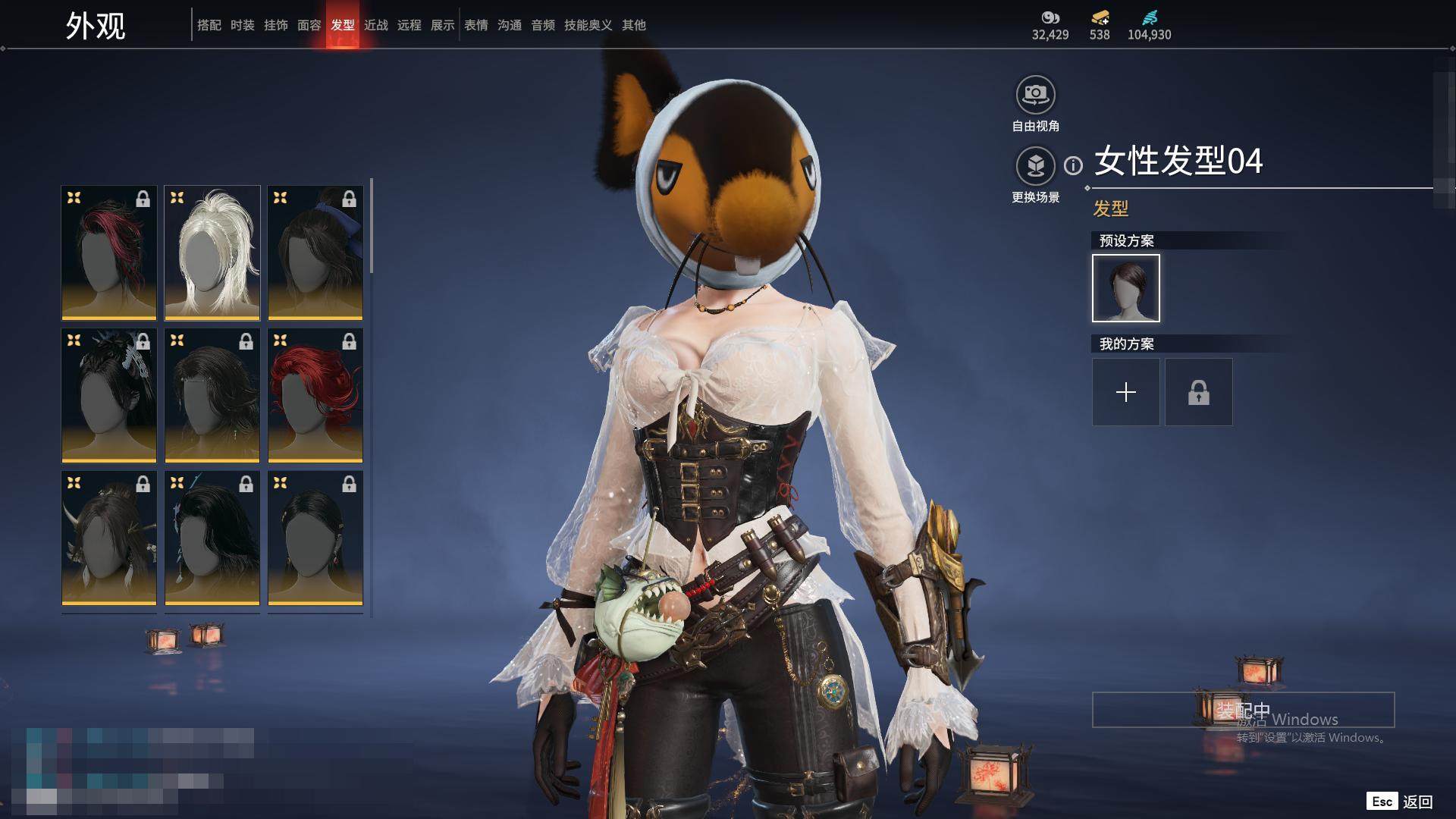Show the 表情 tab

[x=475, y=25]
